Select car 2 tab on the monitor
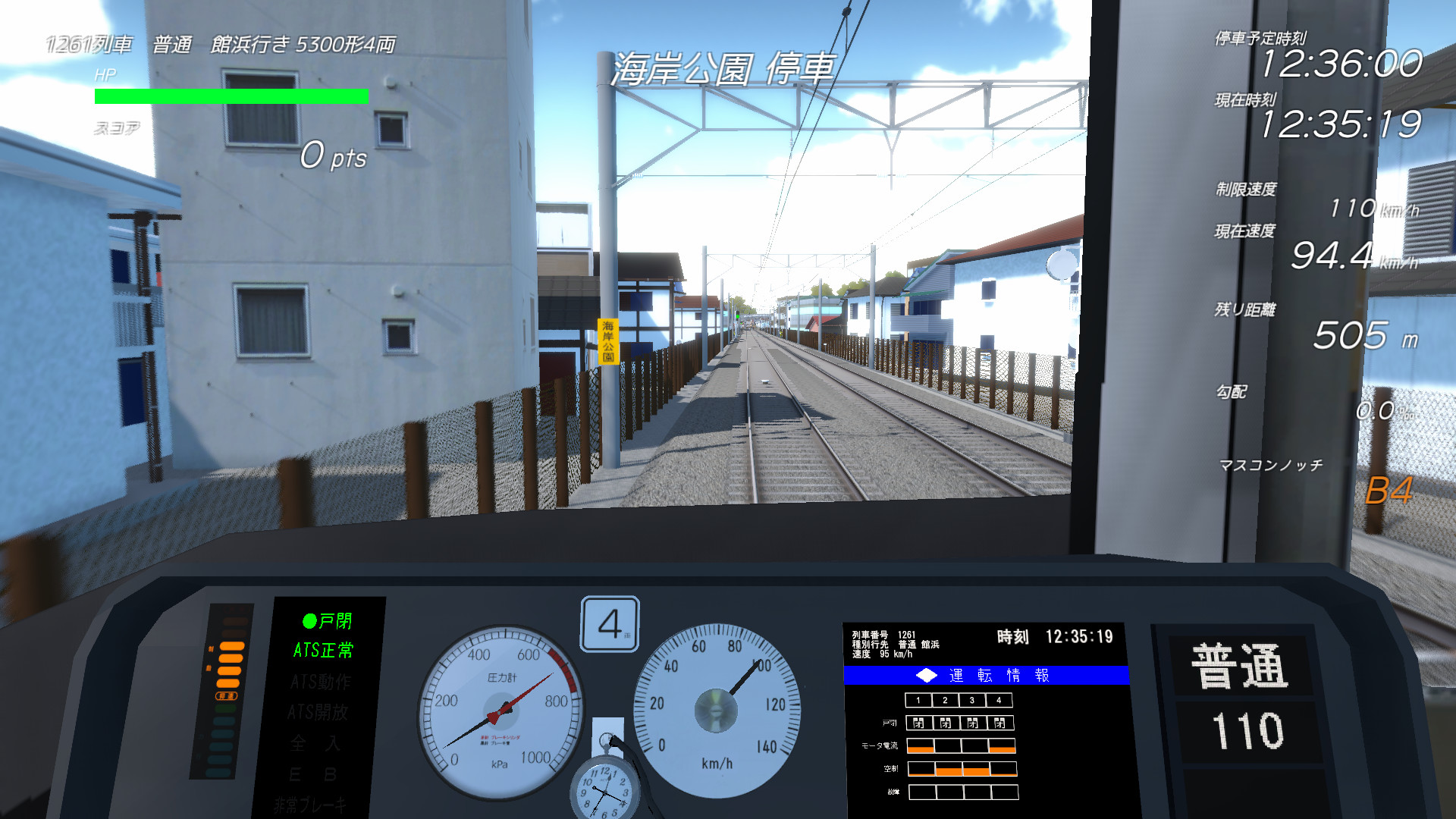This screenshot has width=1456, height=819. click(x=945, y=700)
